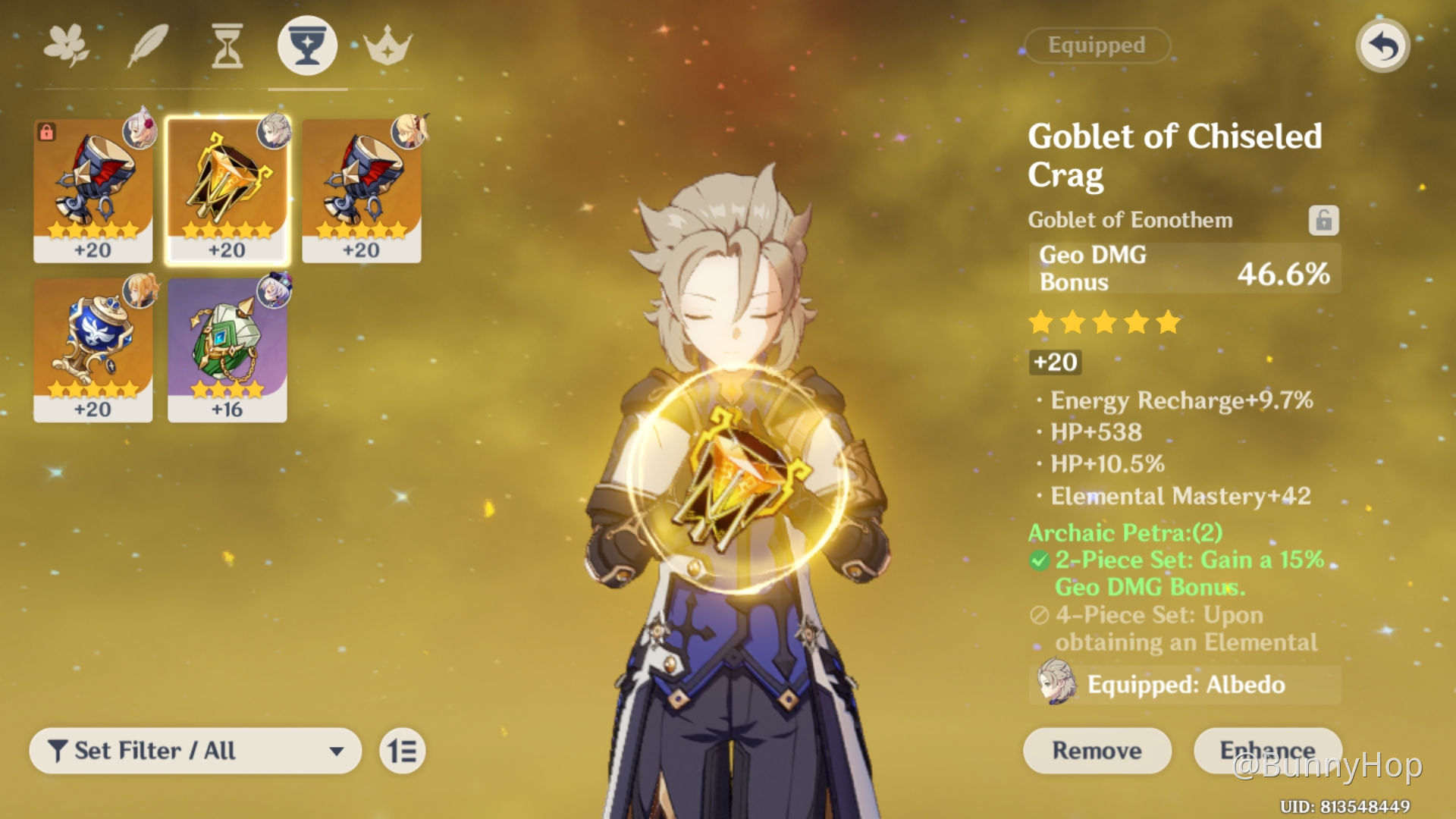The height and width of the screenshot is (819, 1456).
Task: Switch to the circlet artifact tab
Action: 387,45
